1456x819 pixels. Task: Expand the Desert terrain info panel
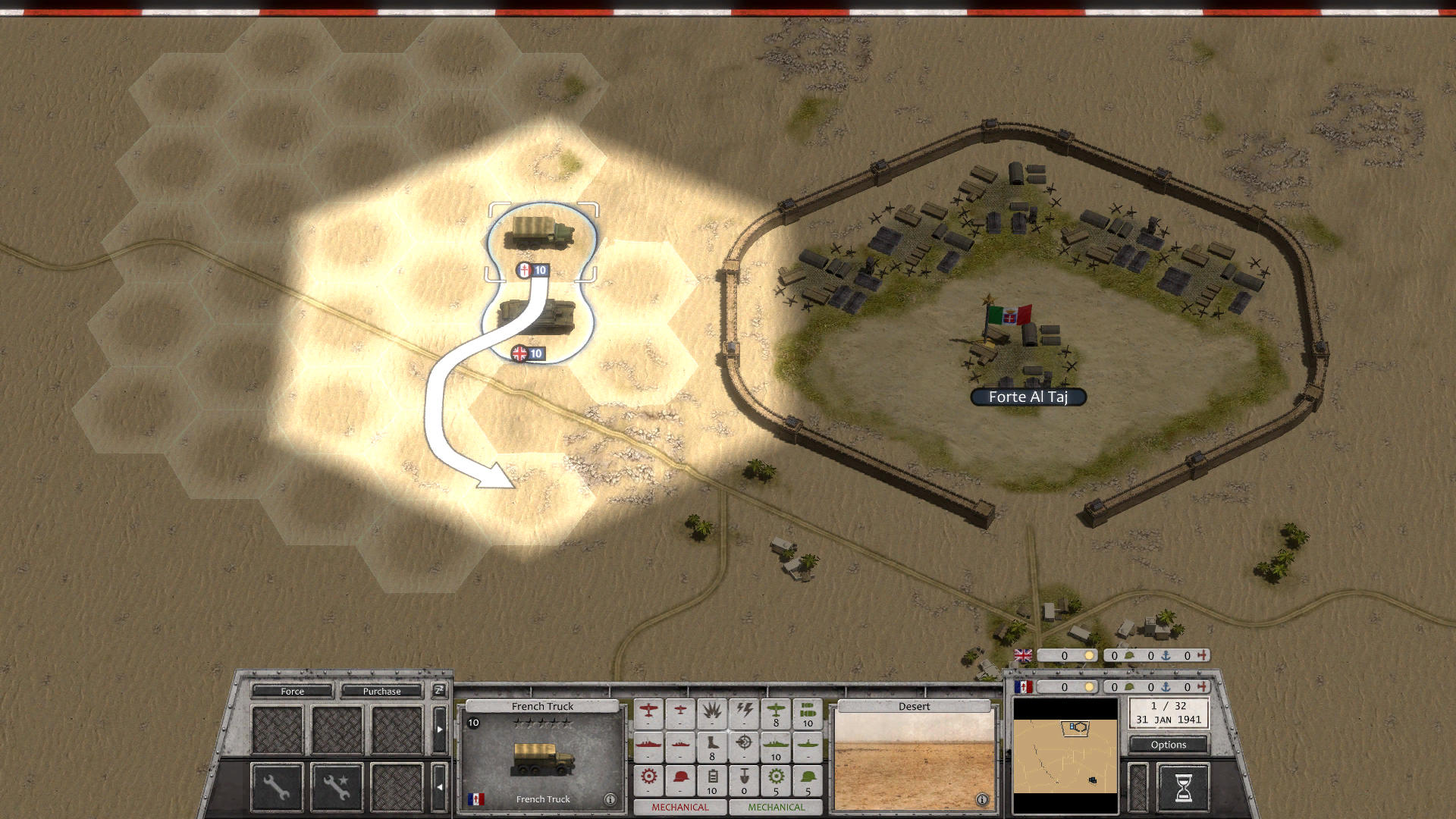click(984, 799)
